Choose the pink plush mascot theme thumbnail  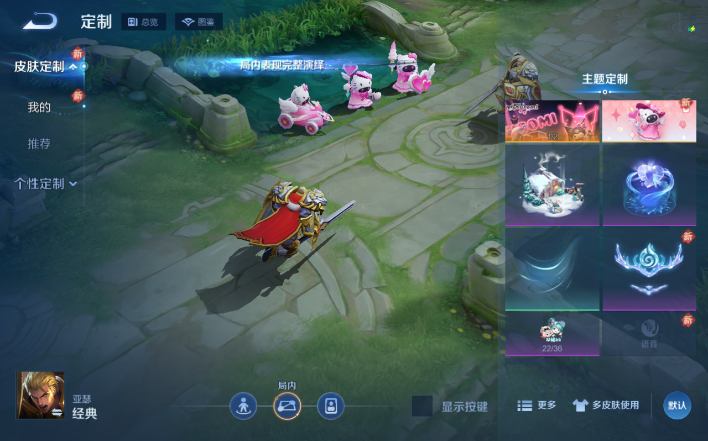coord(648,120)
